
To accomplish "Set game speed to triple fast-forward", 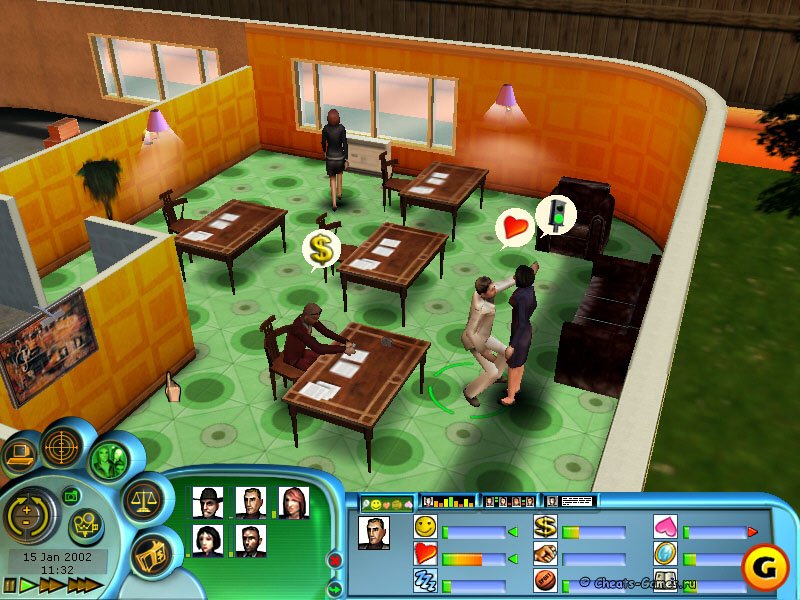I will tap(86, 585).
